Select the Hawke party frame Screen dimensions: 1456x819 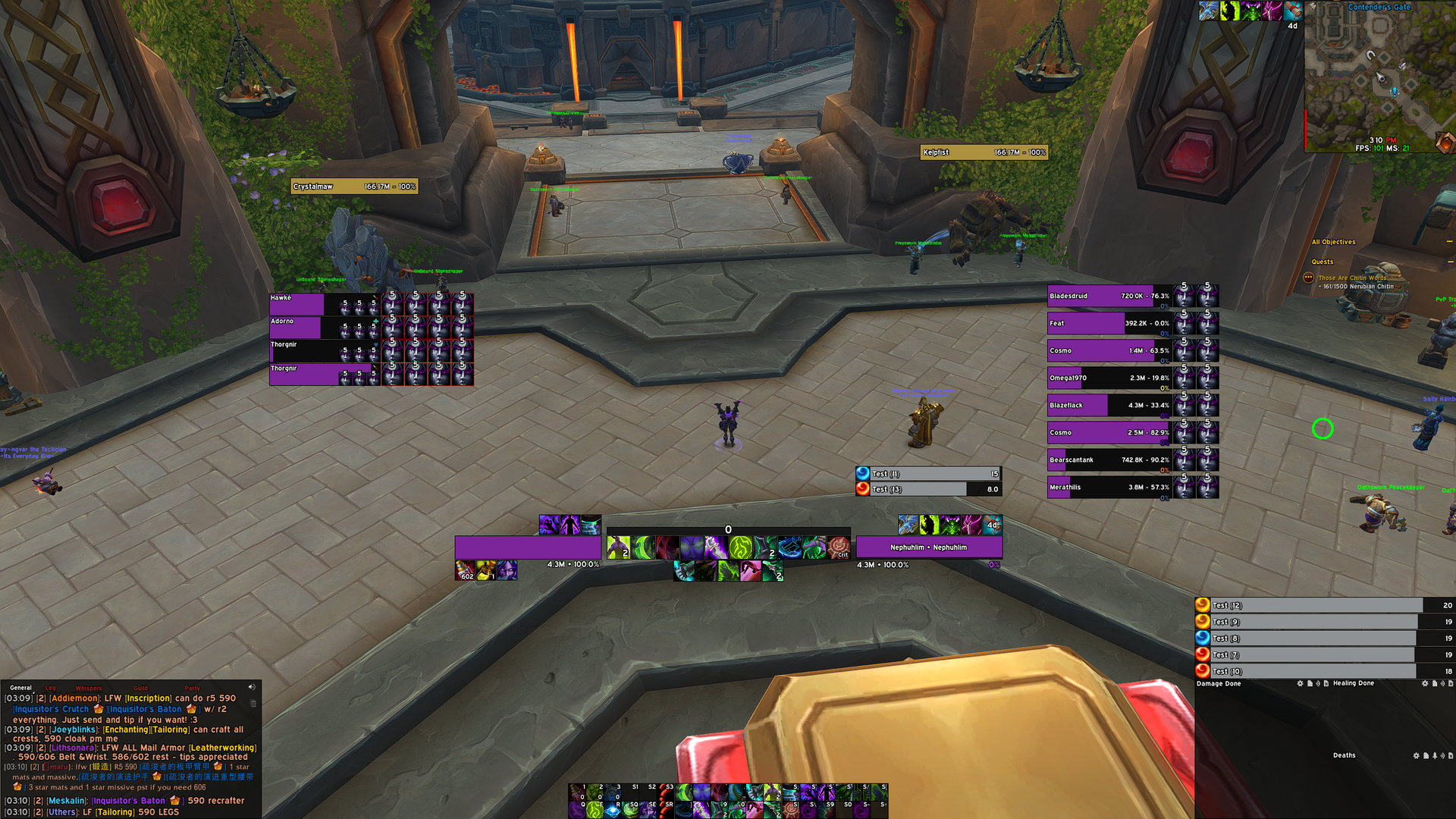click(297, 304)
